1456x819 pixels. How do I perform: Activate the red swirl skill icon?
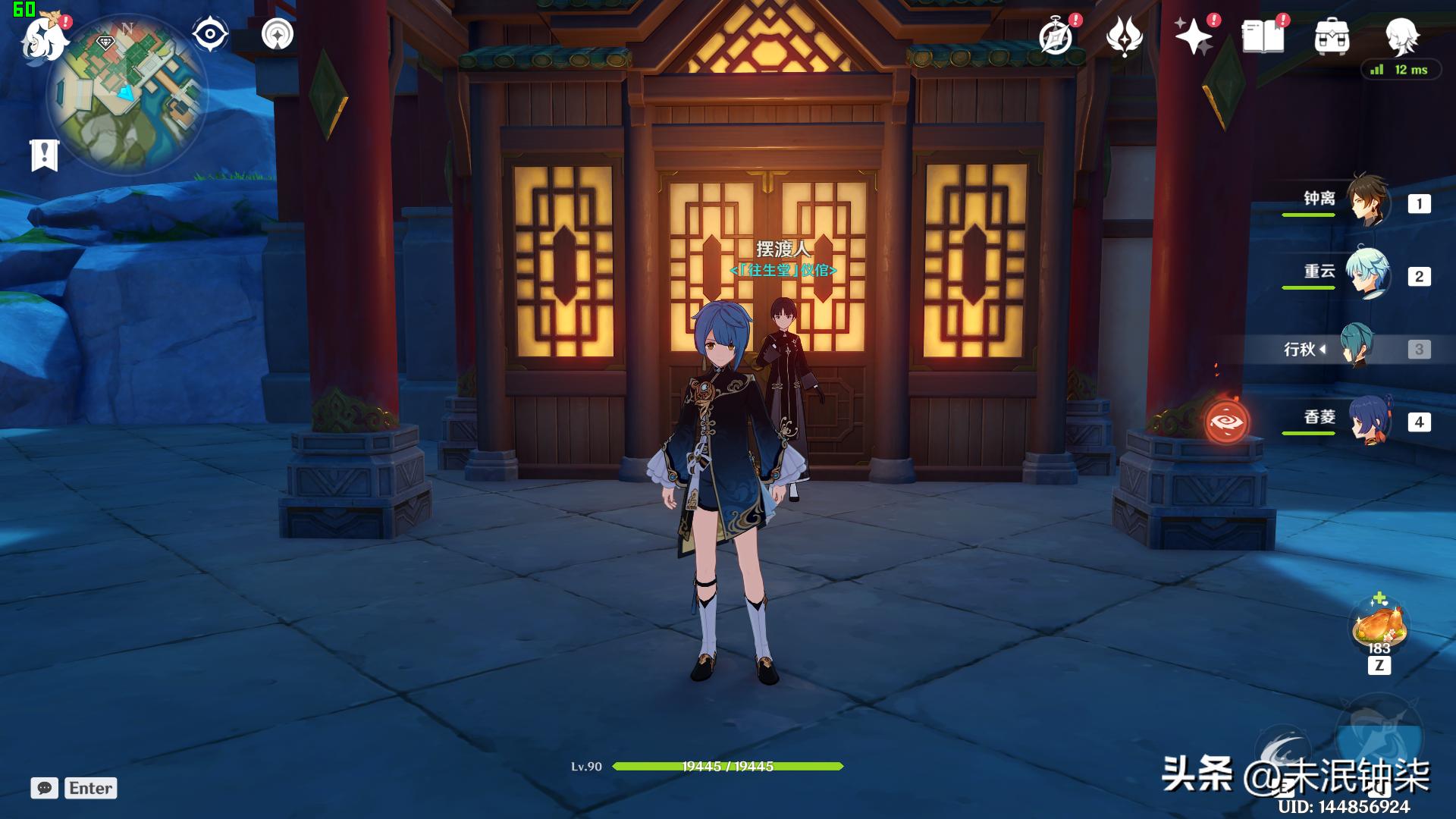click(x=1226, y=422)
